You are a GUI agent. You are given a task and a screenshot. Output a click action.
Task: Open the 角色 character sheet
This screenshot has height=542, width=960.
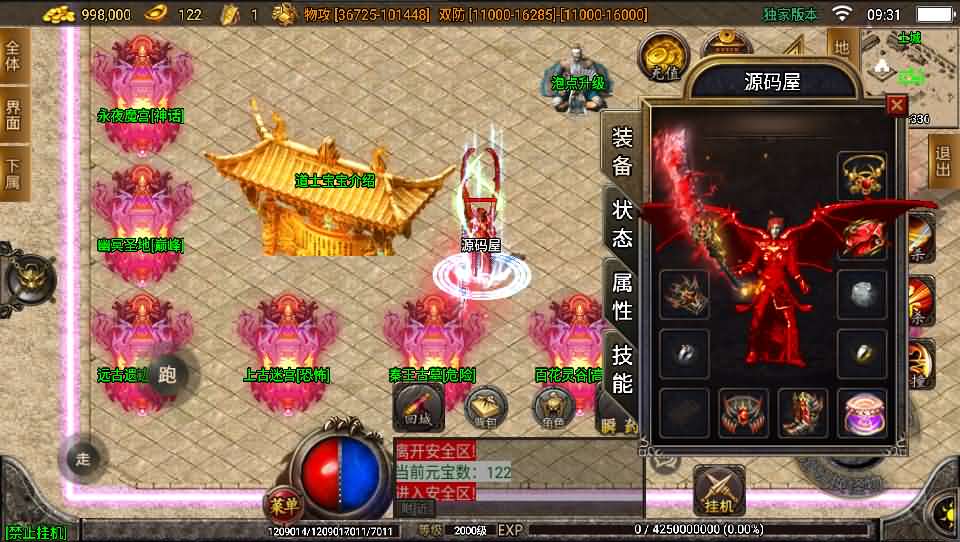[x=553, y=406]
